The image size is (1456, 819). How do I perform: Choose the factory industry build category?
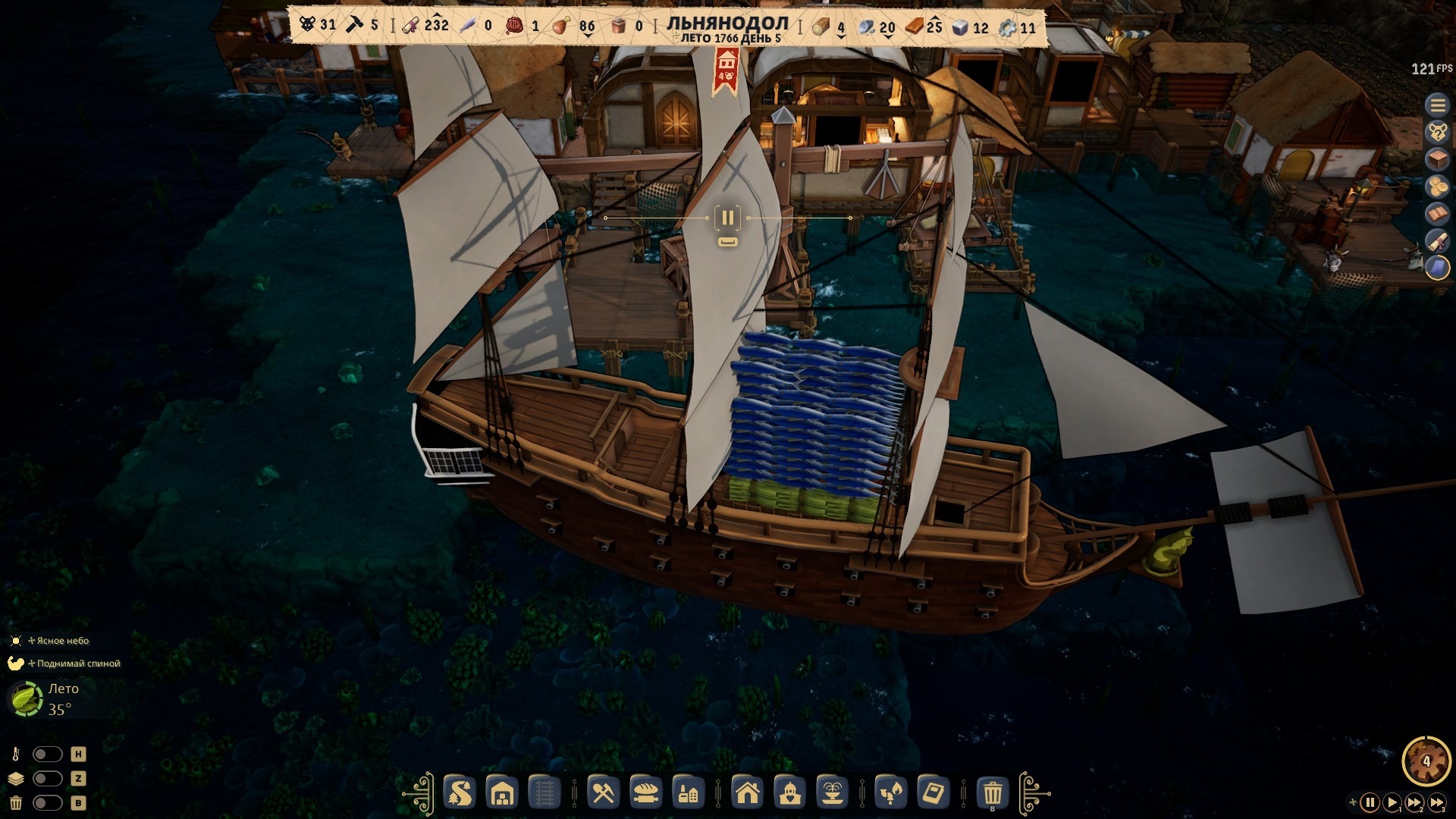pos(688,793)
